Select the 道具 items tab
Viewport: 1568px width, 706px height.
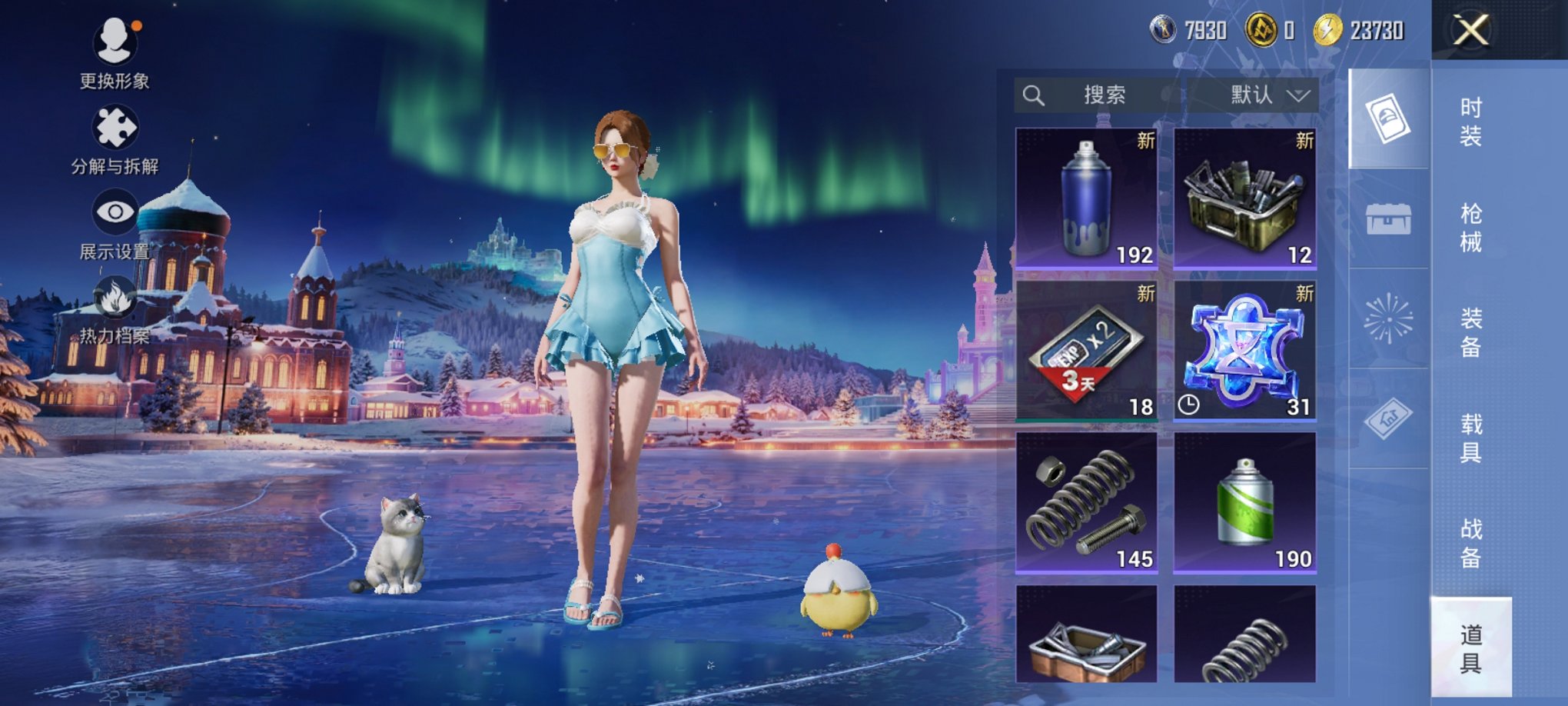click(1470, 648)
